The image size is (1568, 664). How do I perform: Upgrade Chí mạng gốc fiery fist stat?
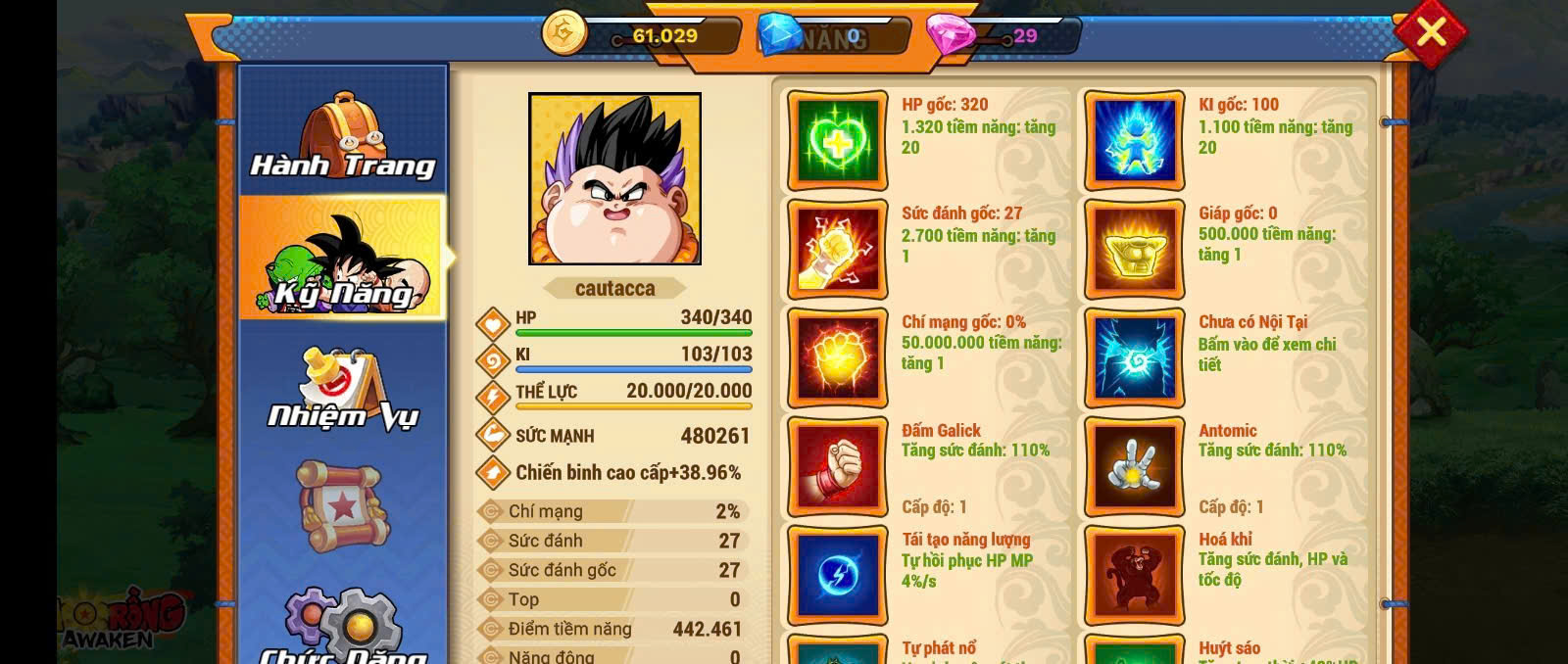[x=837, y=358]
